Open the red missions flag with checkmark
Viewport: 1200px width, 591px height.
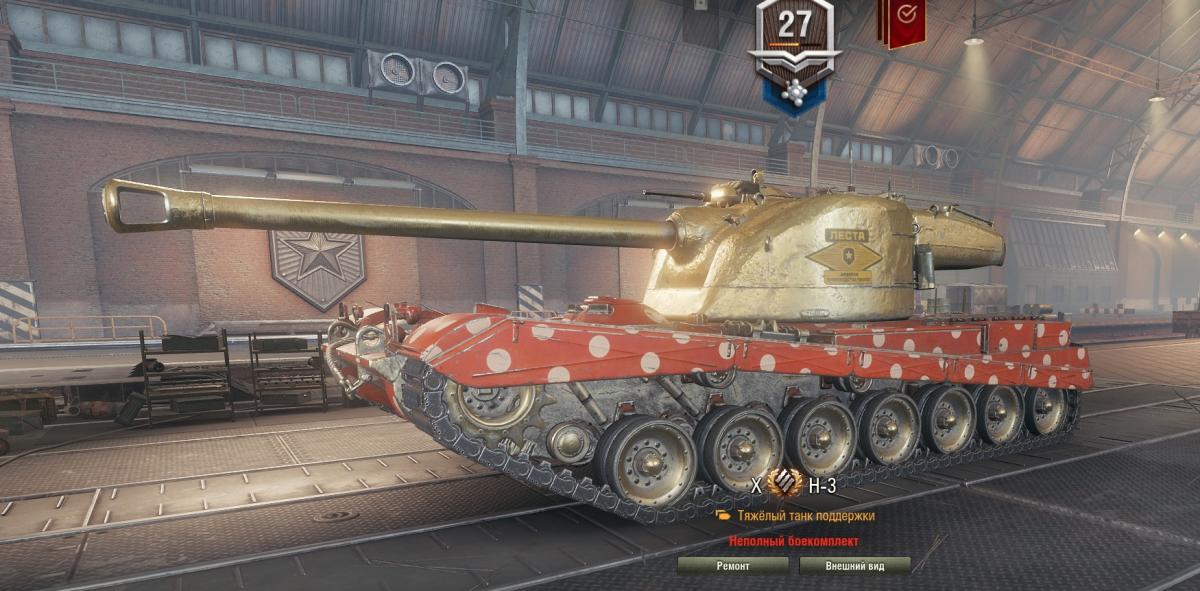(901, 20)
